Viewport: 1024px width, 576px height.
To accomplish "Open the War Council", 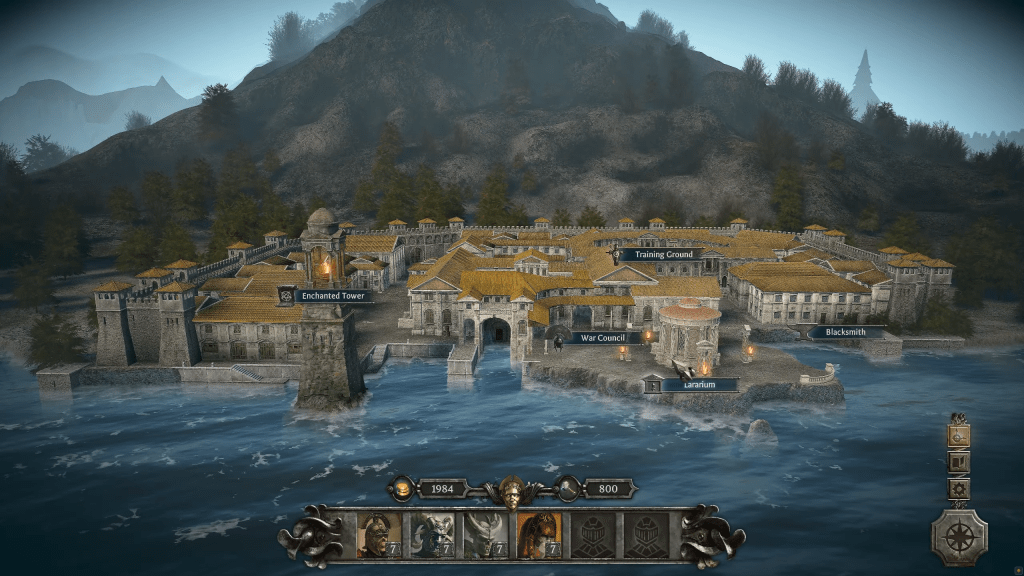I will (603, 338).
